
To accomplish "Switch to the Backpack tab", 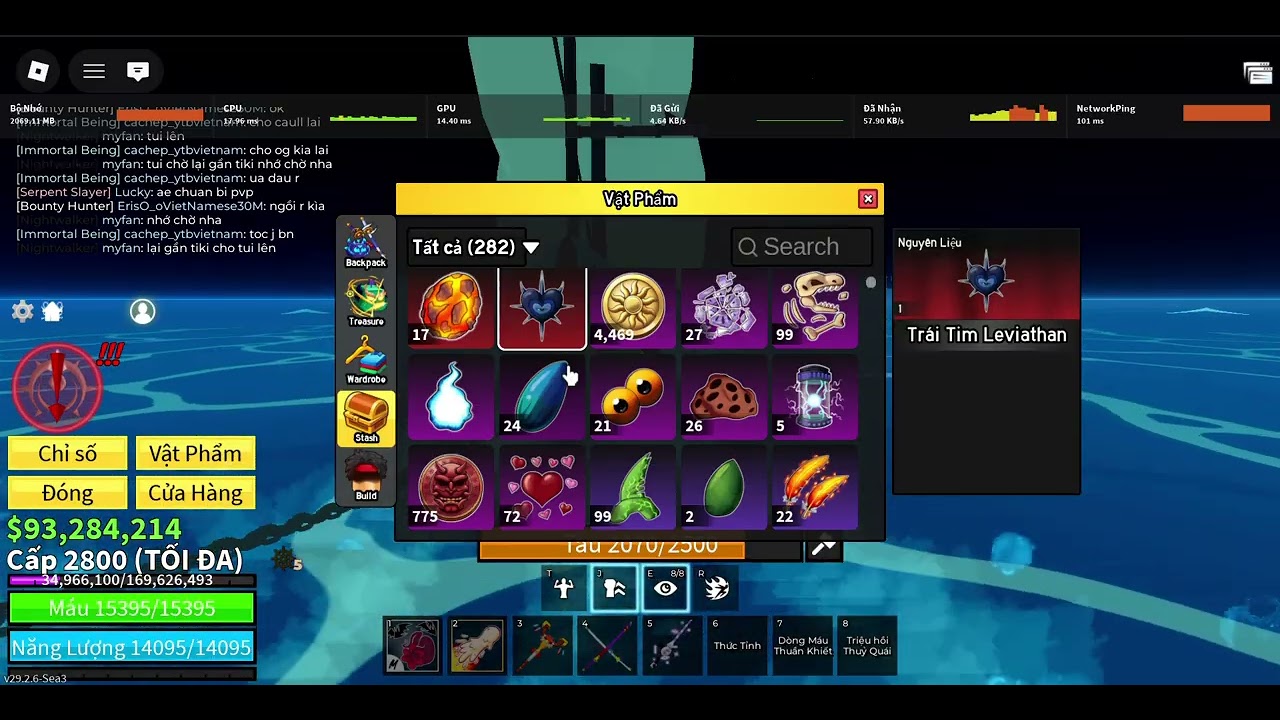I will 366,244.
